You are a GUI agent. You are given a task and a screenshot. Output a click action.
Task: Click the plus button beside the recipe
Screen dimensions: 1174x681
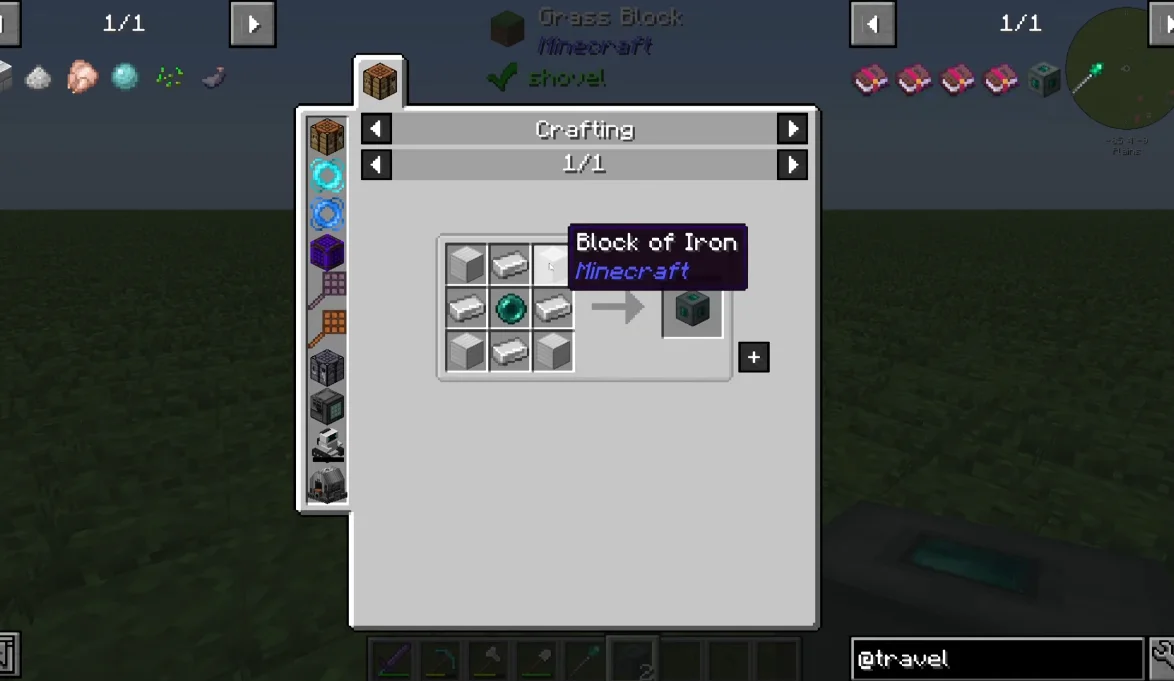[x=753, y=357]
